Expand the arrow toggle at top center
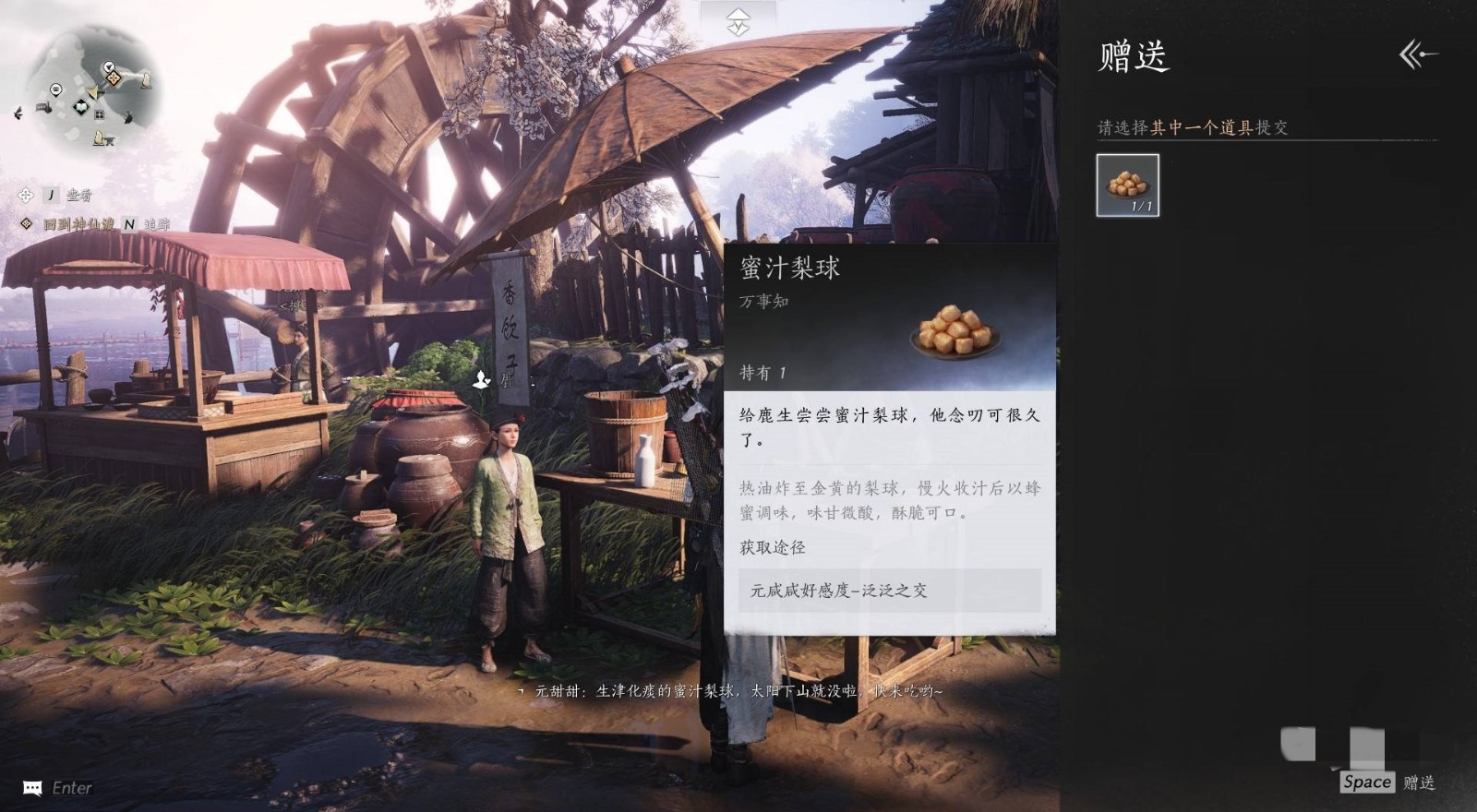Image resolution: width=1477 pixels, height=812 pixels. (x=738, y=21)
